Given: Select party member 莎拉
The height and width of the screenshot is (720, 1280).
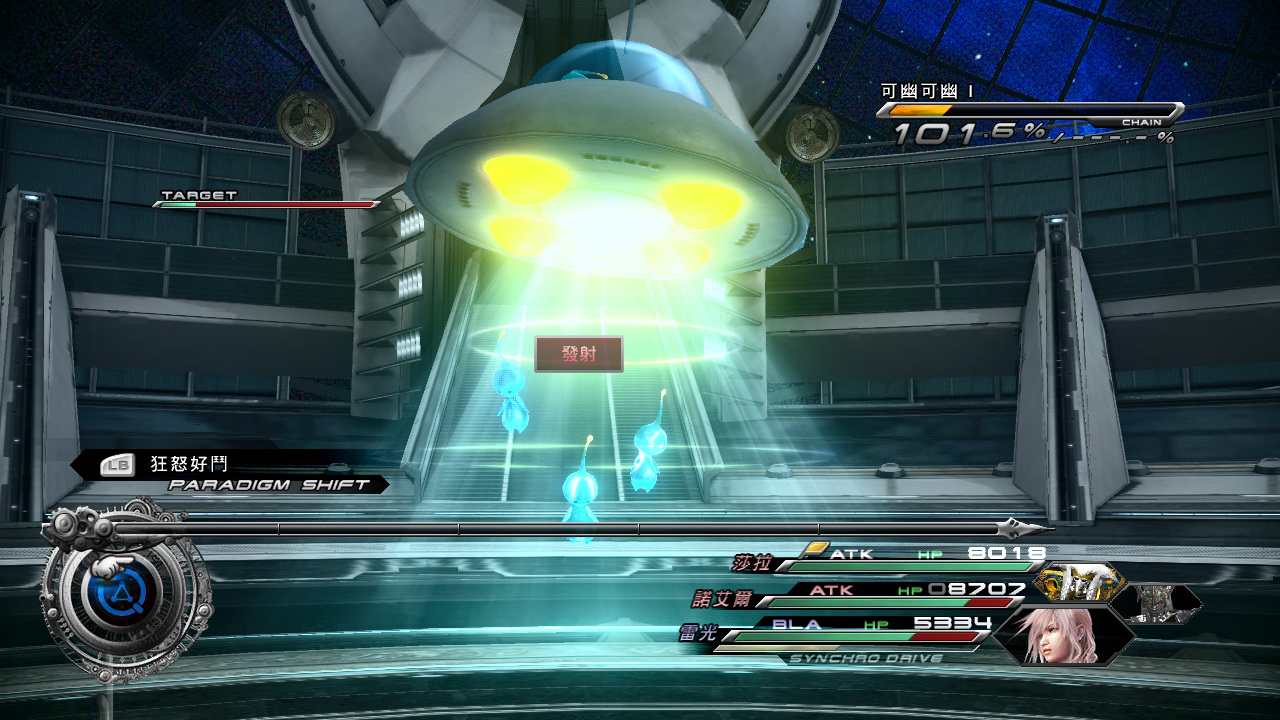Looking at the screenshot, I should pos(754,562).
